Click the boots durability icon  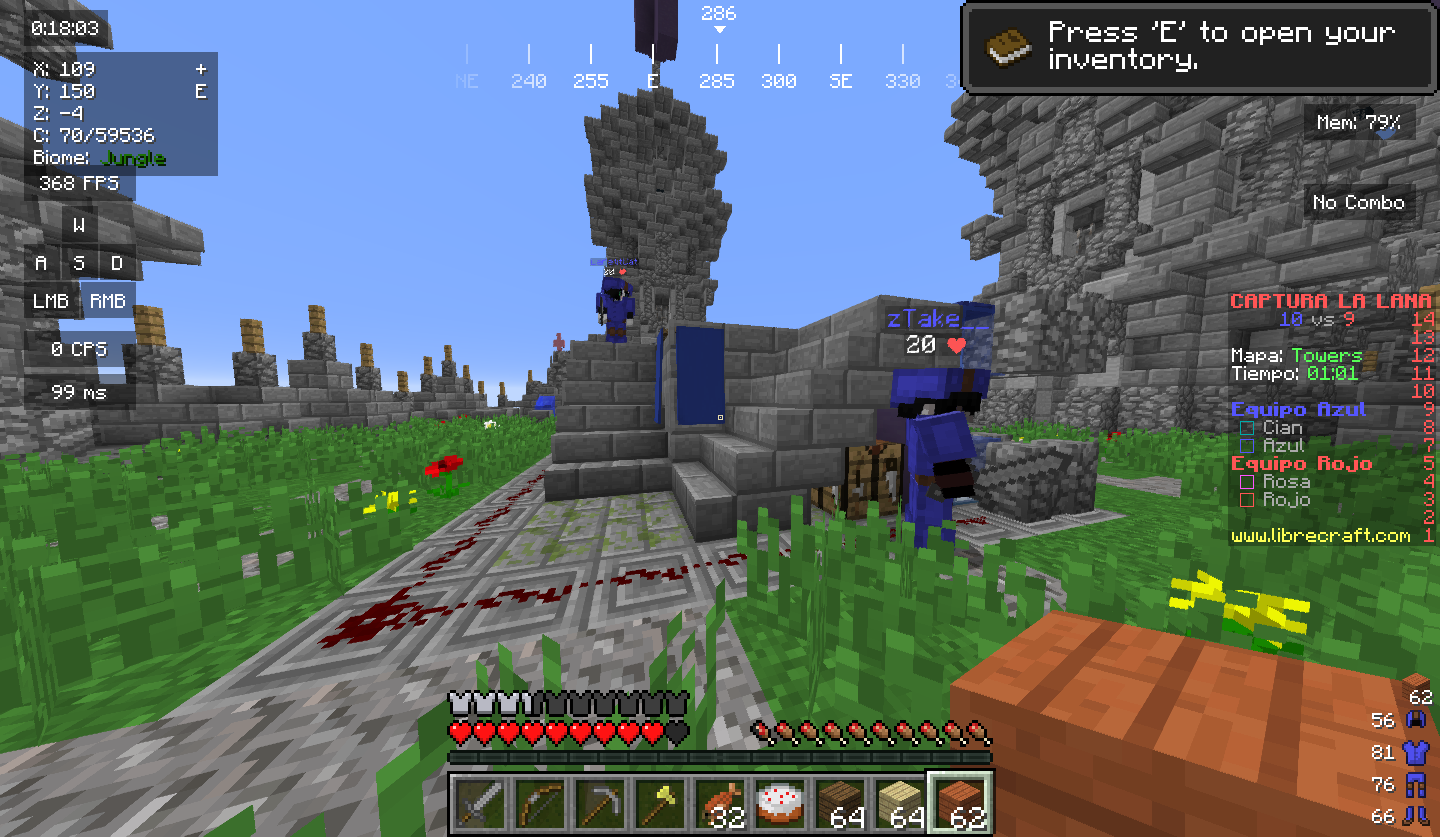point(1415,816)
